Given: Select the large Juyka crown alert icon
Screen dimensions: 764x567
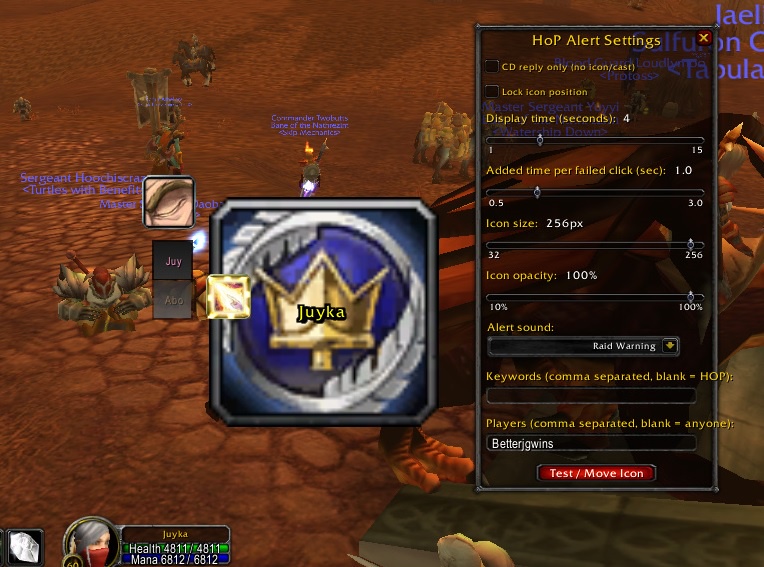Looking at the screenshot, I should pyautogui.click(x=323, y=311).
